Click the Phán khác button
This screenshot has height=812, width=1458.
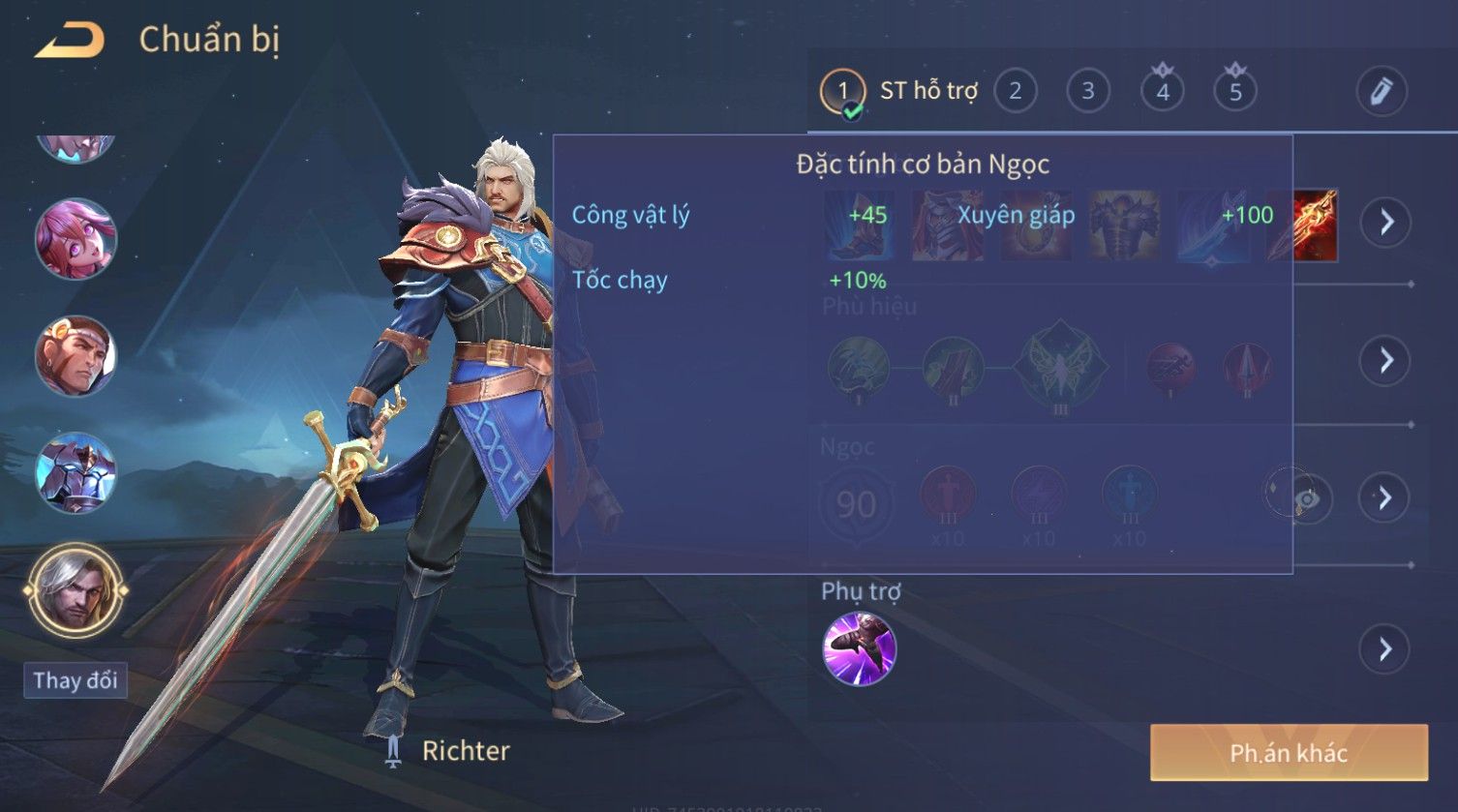tap(1288, 753)
